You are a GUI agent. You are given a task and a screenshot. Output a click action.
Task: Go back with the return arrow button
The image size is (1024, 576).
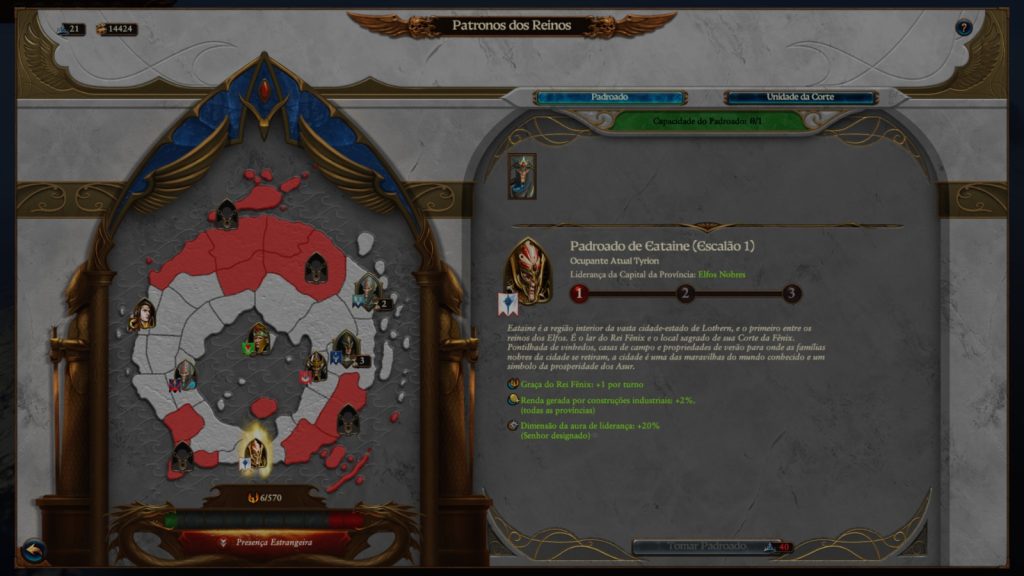(x=33, y=549)
